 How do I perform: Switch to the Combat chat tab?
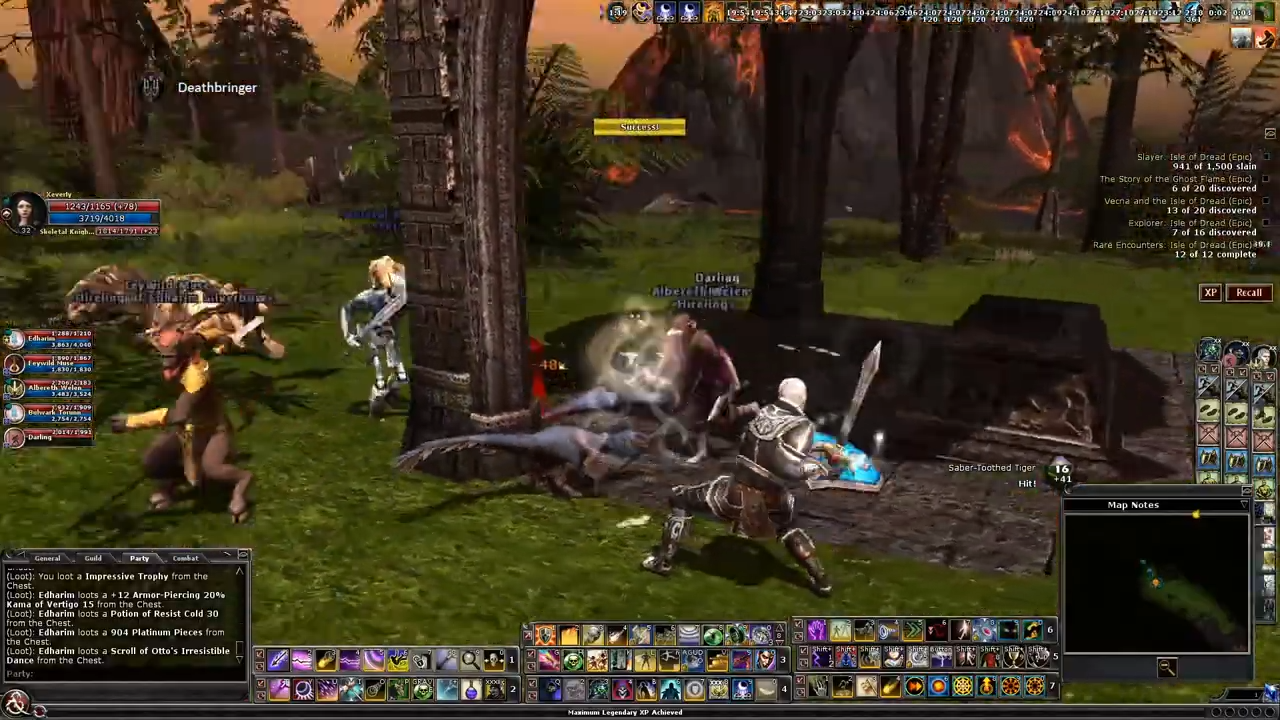pyautogui.click(x=185, y=558)
